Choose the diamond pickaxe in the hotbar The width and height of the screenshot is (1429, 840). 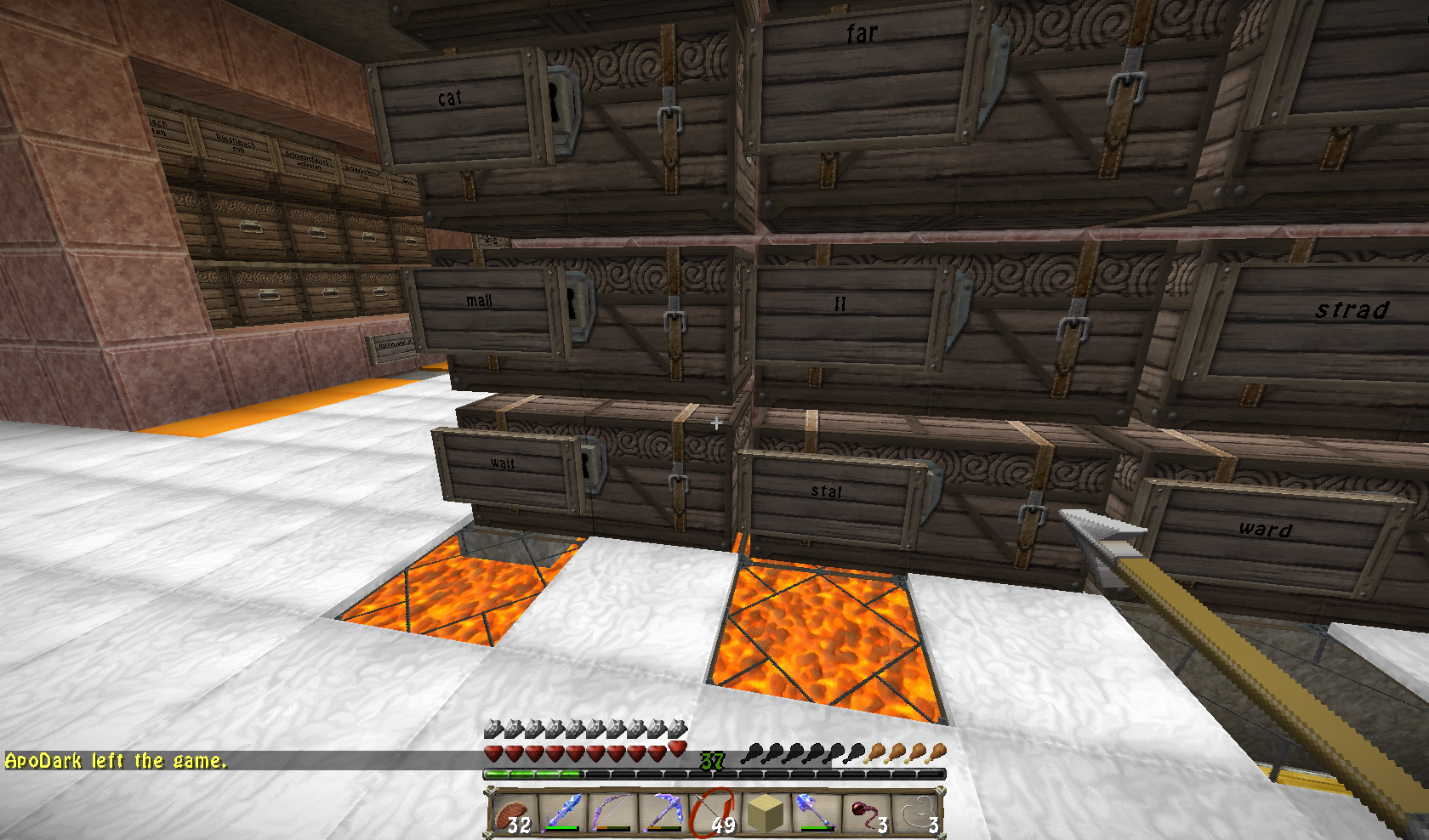[x=663, y=814]
